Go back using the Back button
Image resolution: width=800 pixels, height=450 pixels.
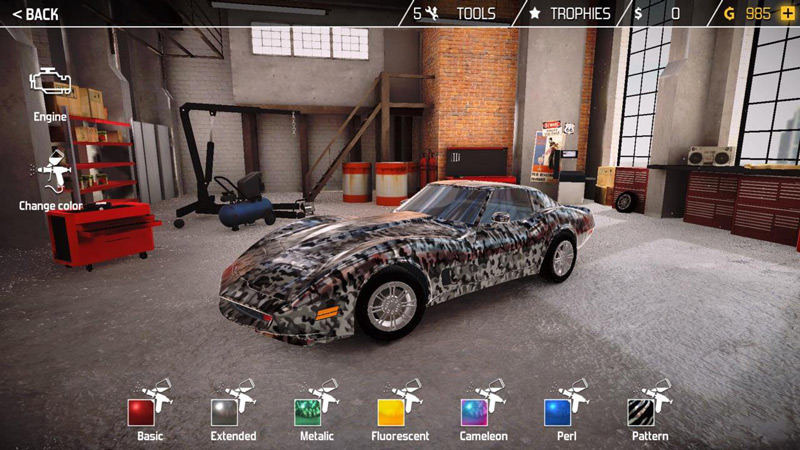(x=35, y=14)
